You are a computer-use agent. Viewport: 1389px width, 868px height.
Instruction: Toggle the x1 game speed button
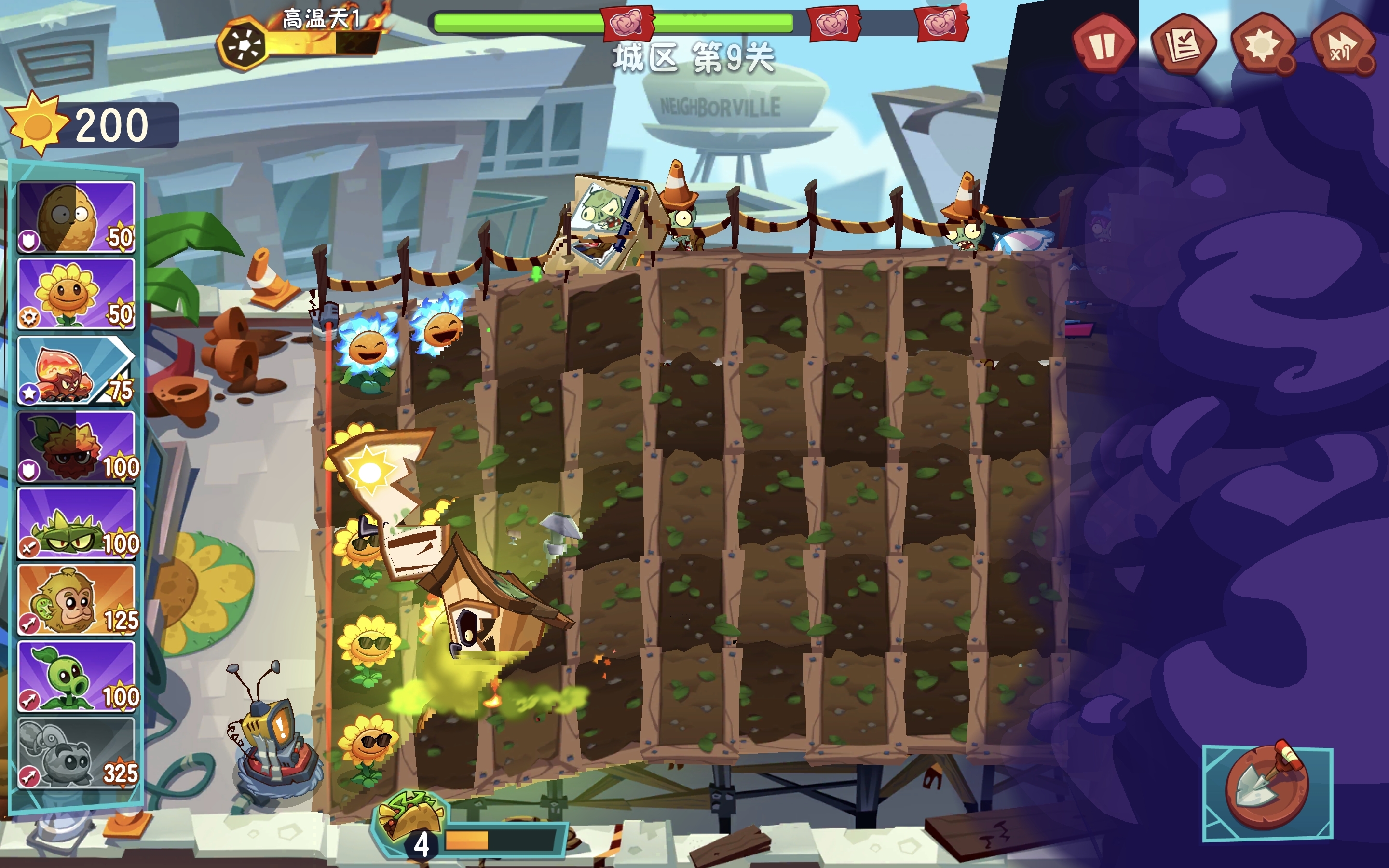click(x=1342, y=44)
